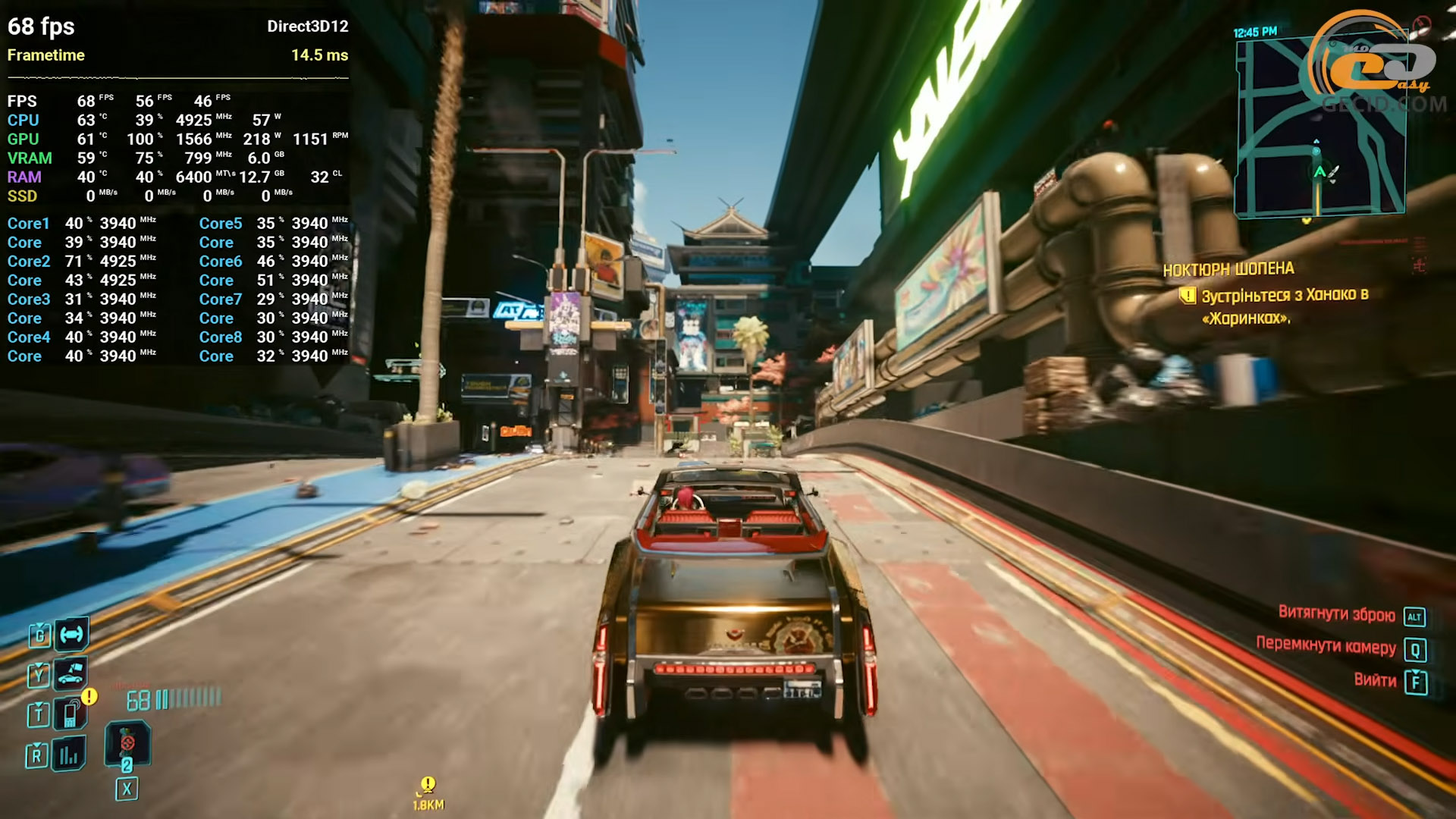Open the radio bars icon
1456x819 pixels.
tap(69, 755)
